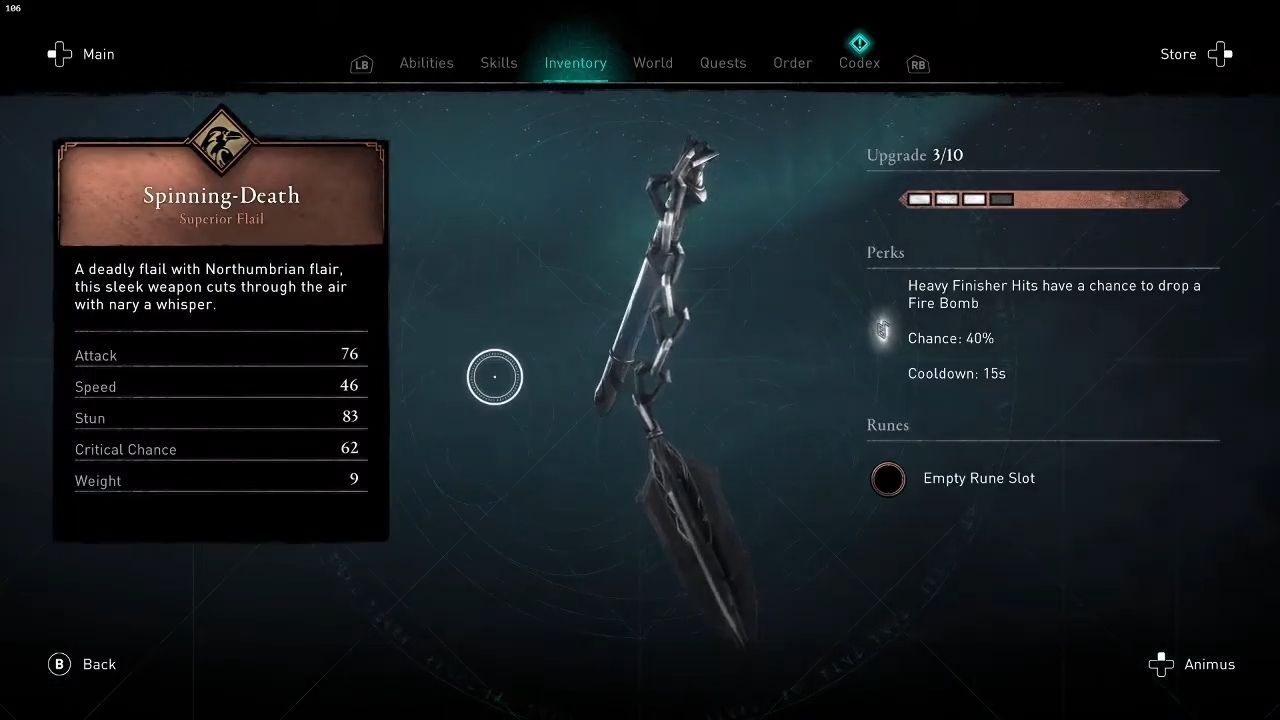Open the Quests tab
Viewport: 1280px width, 720px height.
[x=723, y=63]
